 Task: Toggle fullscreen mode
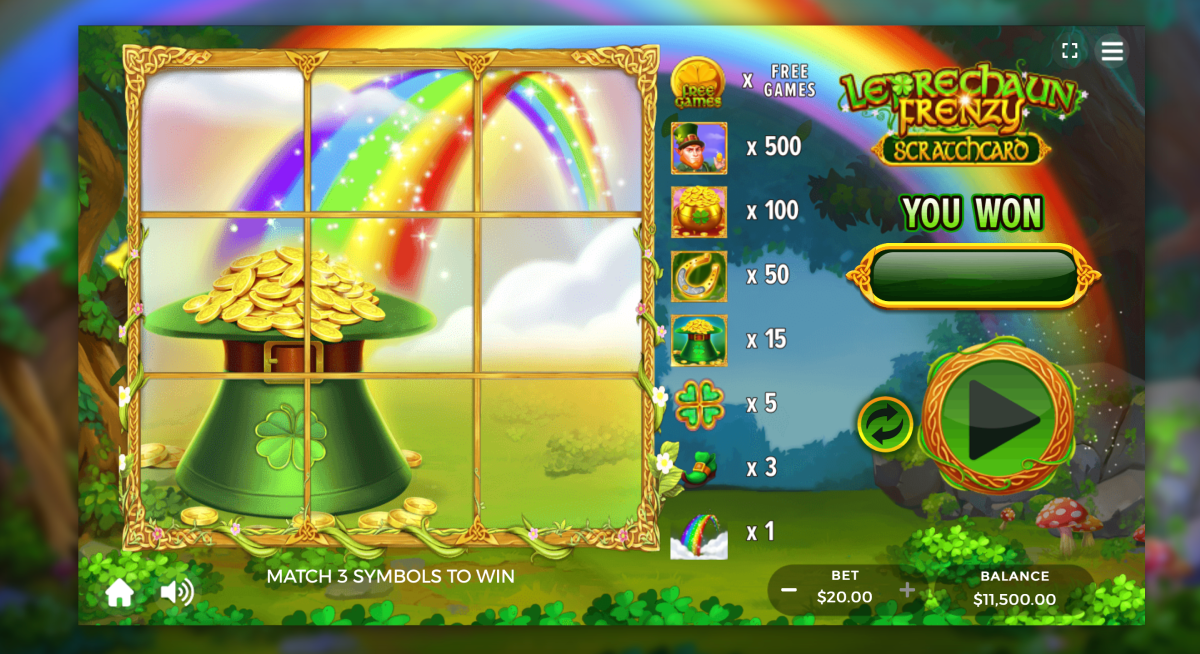1070,51
